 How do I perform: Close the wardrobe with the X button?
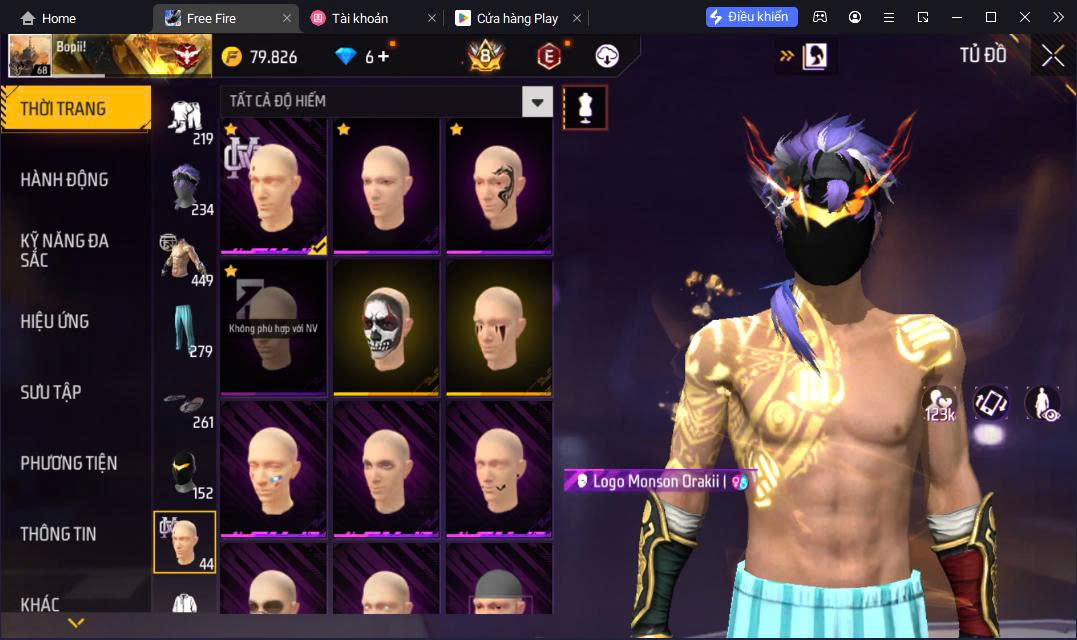[x=1052, y=56]
